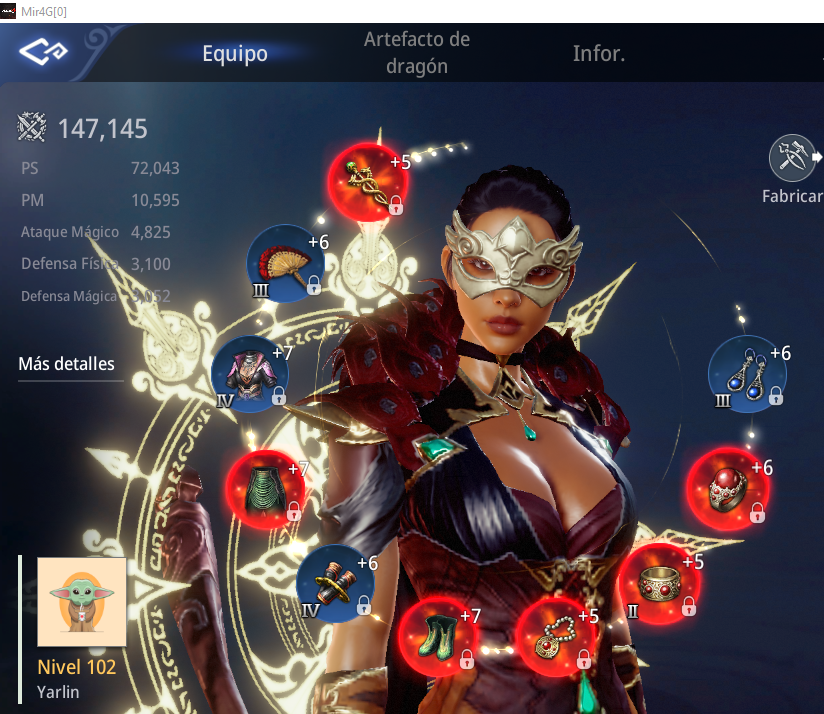
Task: Choose the red gem ring slot
Action: 724,488
